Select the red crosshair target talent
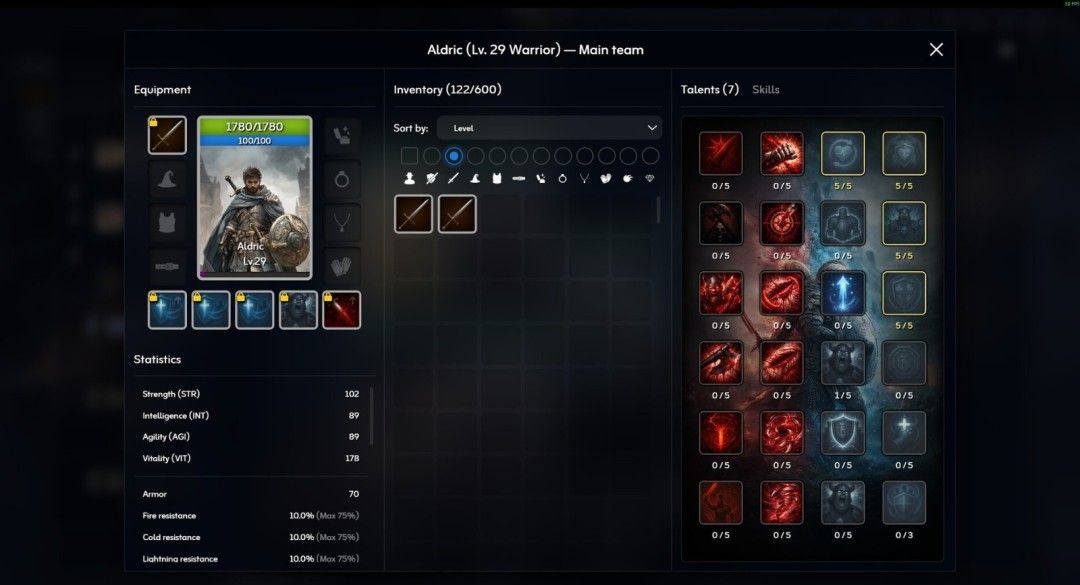 tap(781, 223)
